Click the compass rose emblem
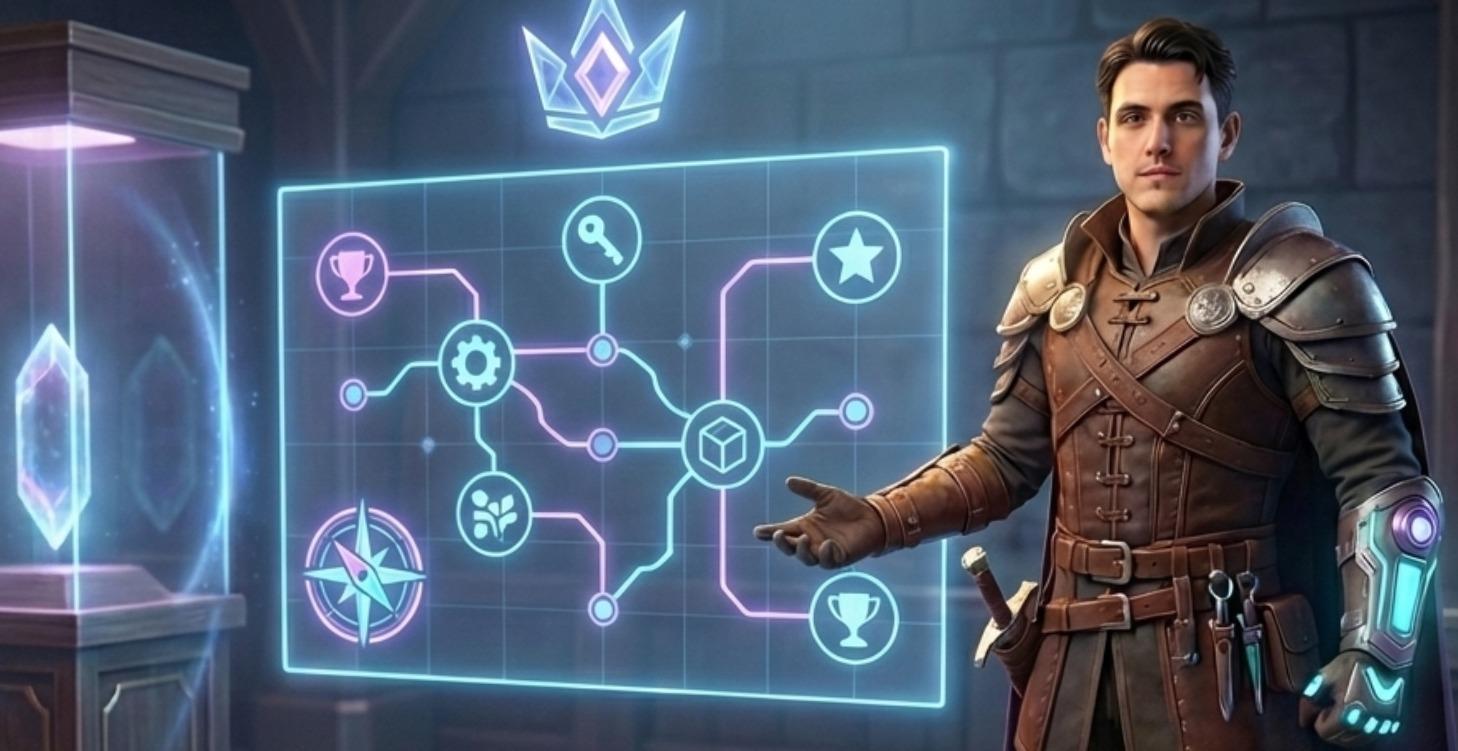Viewport: 1458px width, 751px height. pyautogui.click(x=365, y=575)
